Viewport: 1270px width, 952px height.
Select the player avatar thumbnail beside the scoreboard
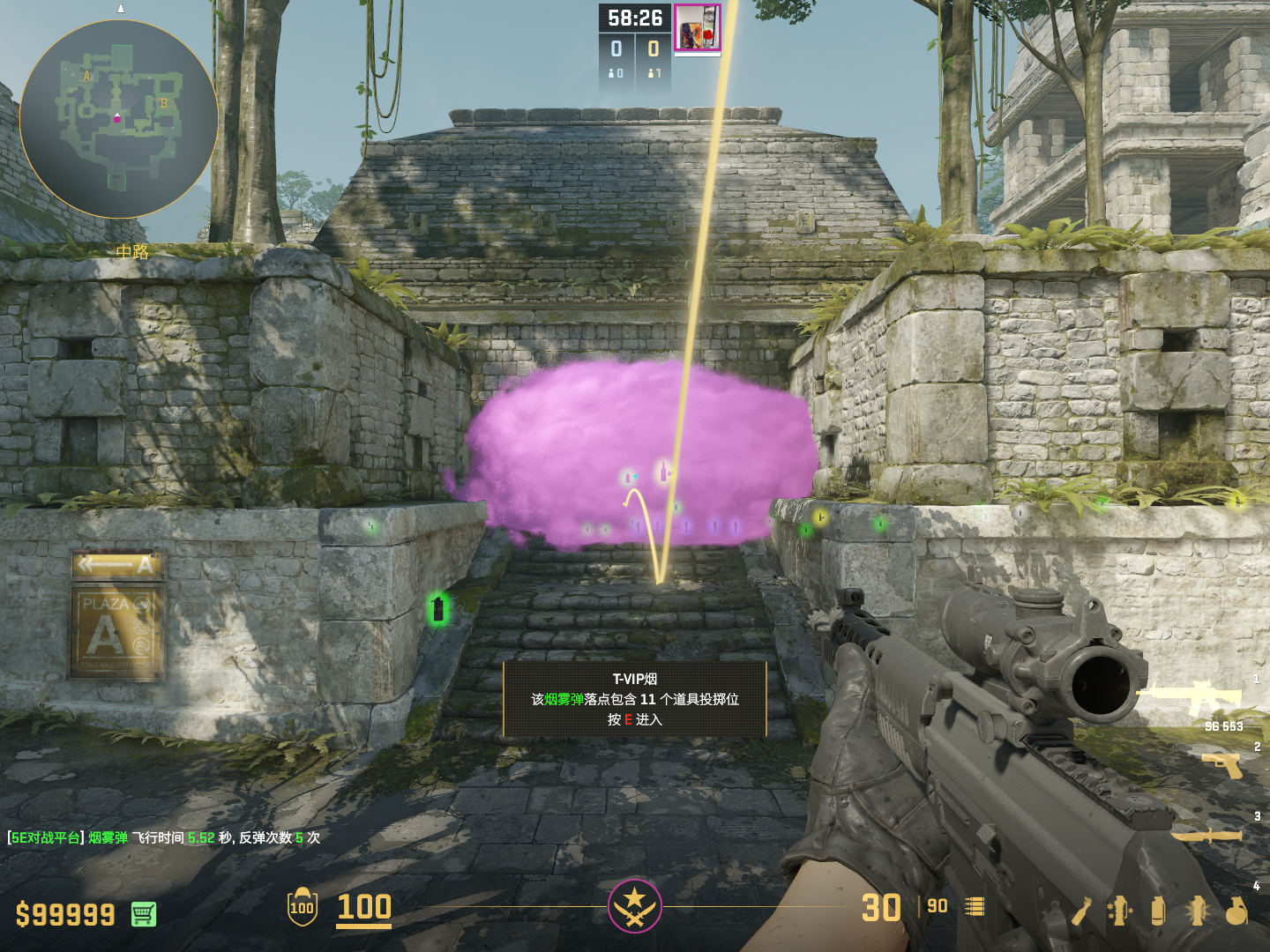[x=698, y=28]
